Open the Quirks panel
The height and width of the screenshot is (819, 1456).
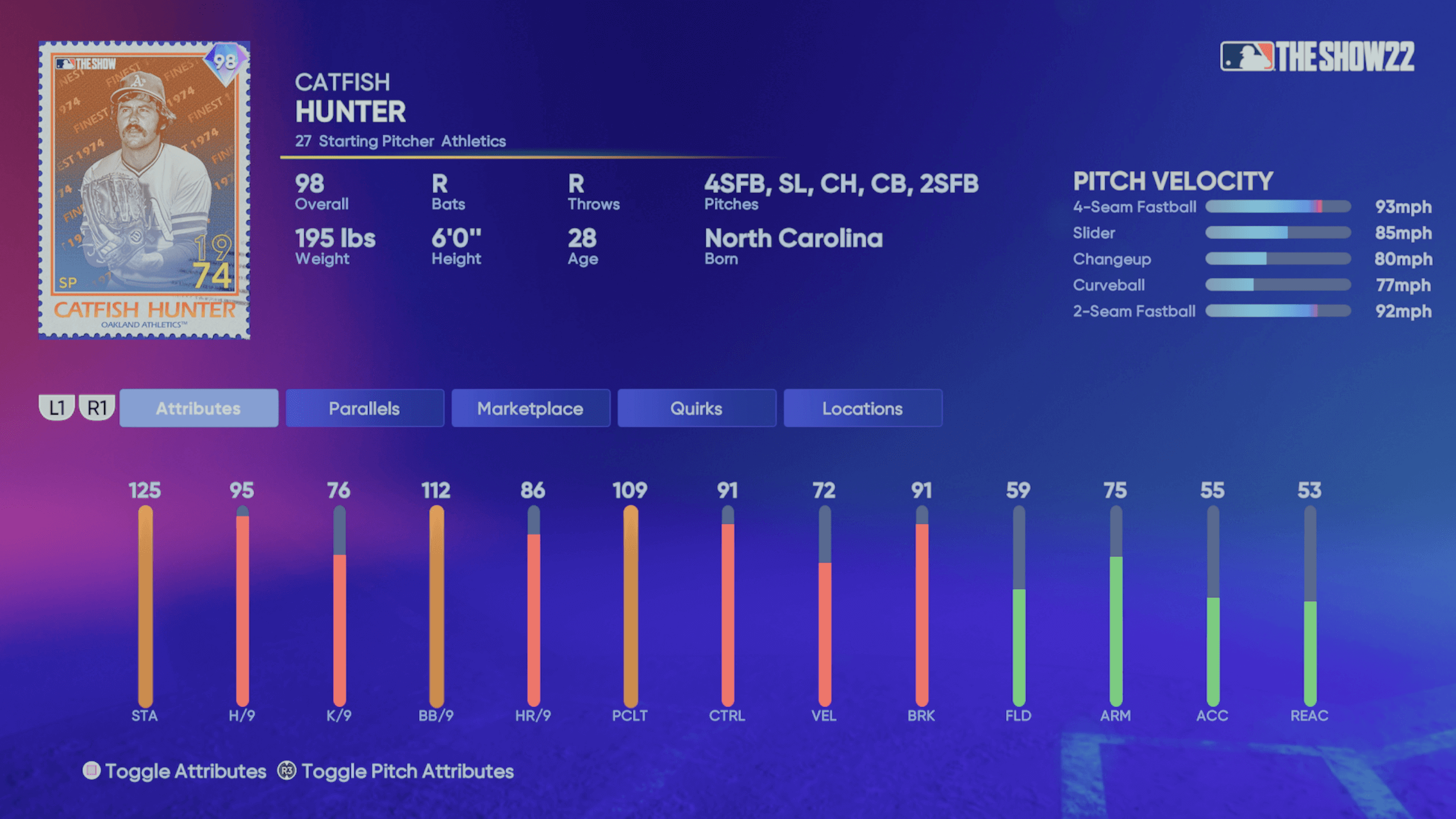tap(696, 408)
